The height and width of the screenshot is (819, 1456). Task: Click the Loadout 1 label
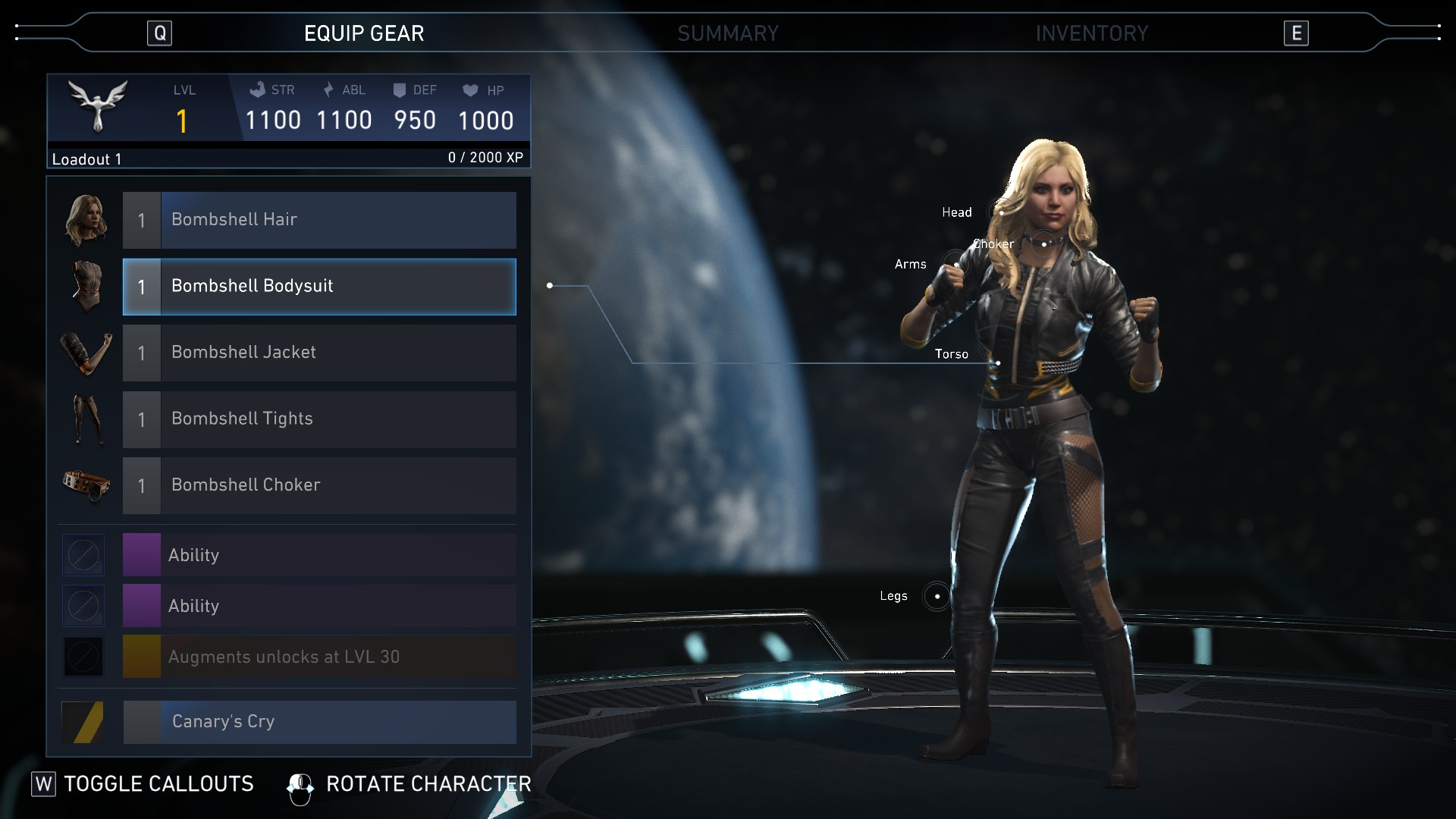pos(87,159)
